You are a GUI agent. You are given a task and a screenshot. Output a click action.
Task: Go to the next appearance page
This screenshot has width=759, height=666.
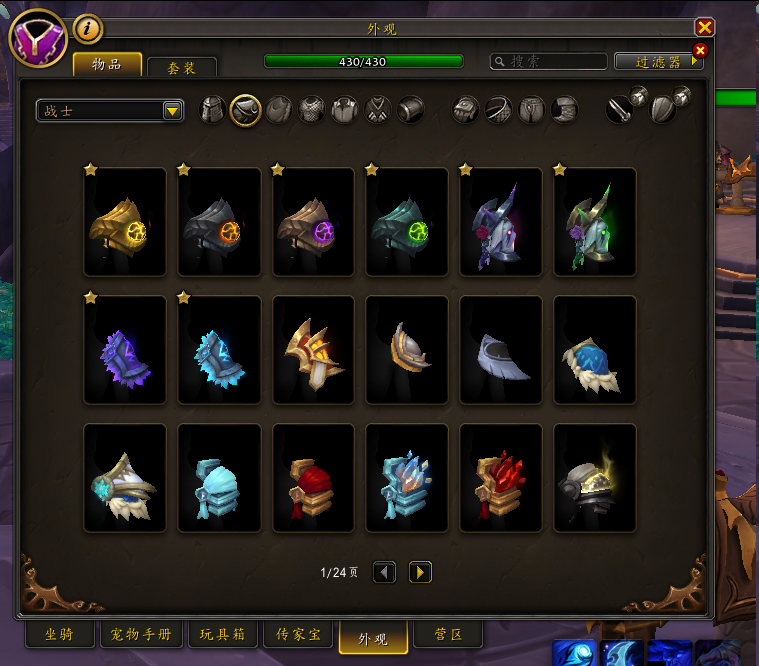(x=421, y=572)
